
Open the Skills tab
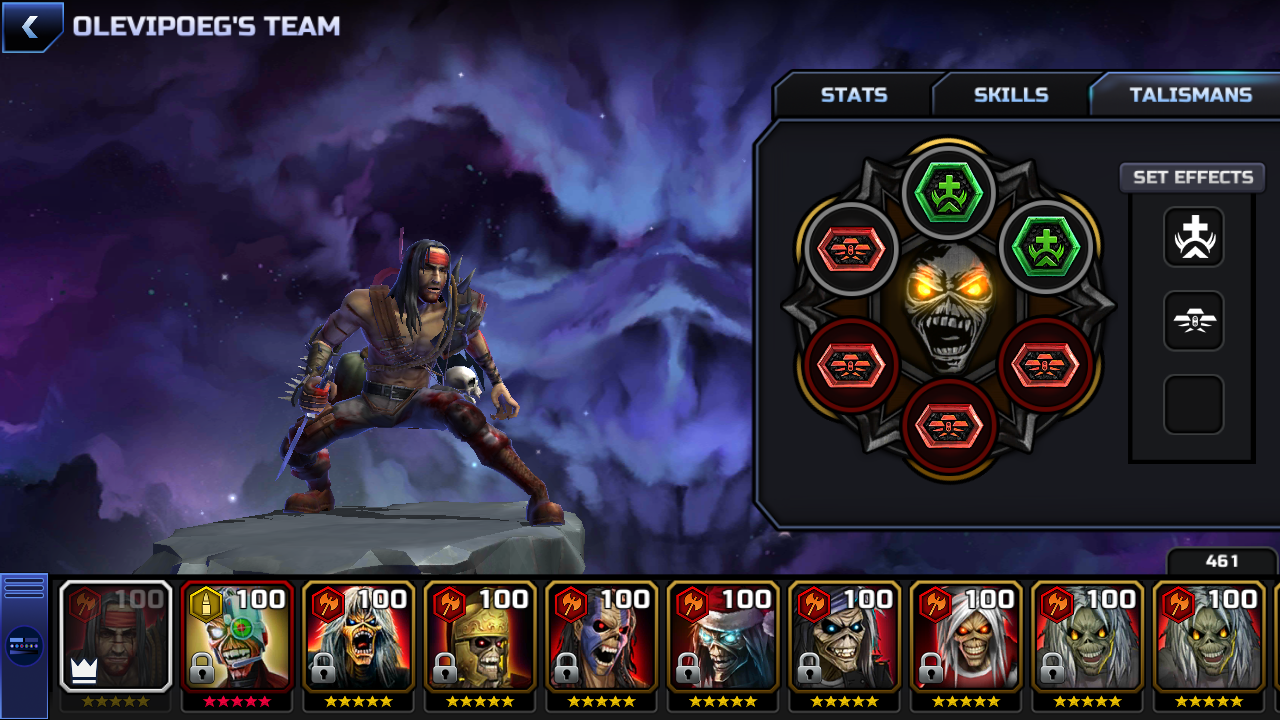pyautogui.click(x=1010, y=95)
